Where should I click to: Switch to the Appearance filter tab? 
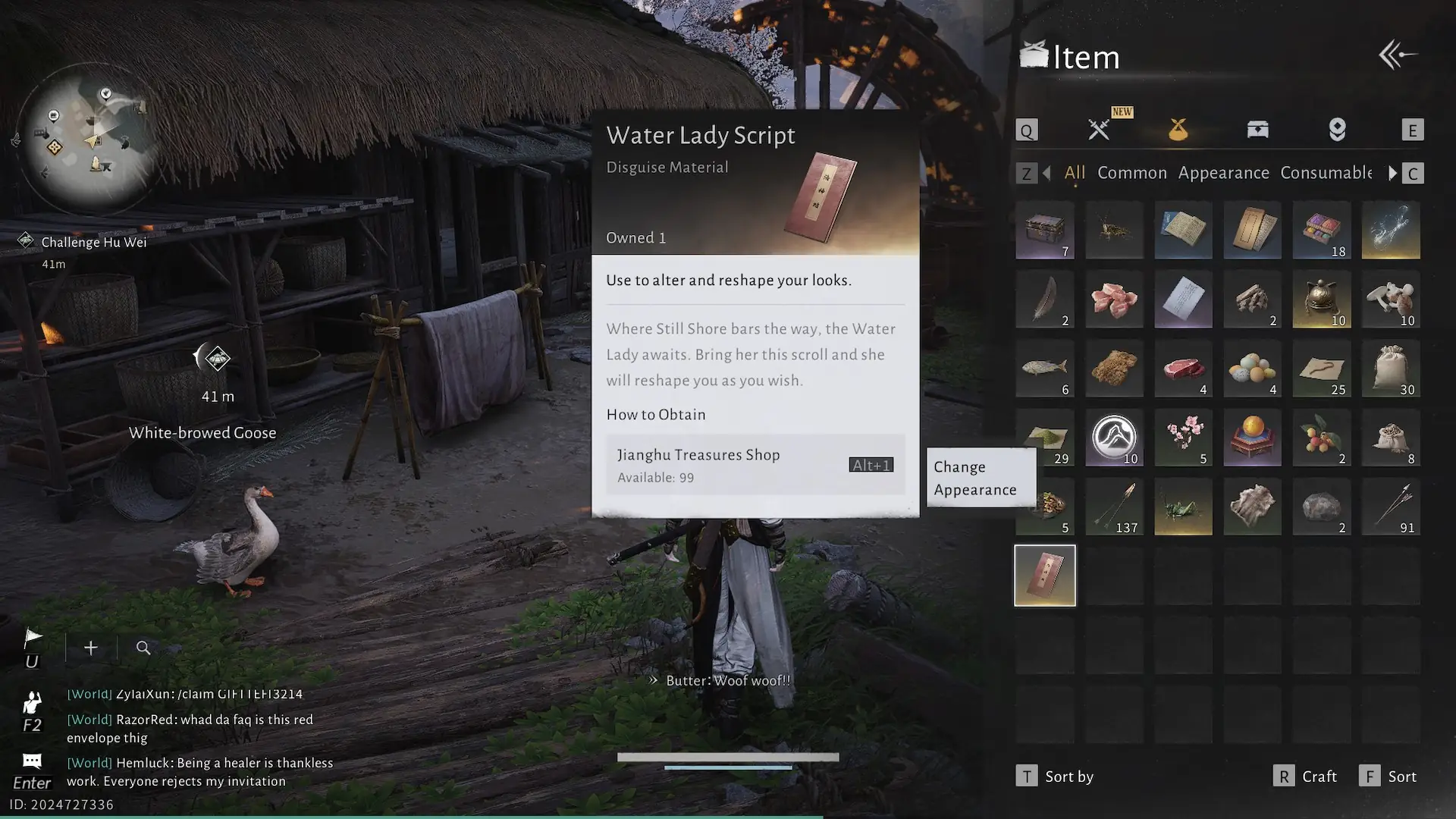[1223, 173]
